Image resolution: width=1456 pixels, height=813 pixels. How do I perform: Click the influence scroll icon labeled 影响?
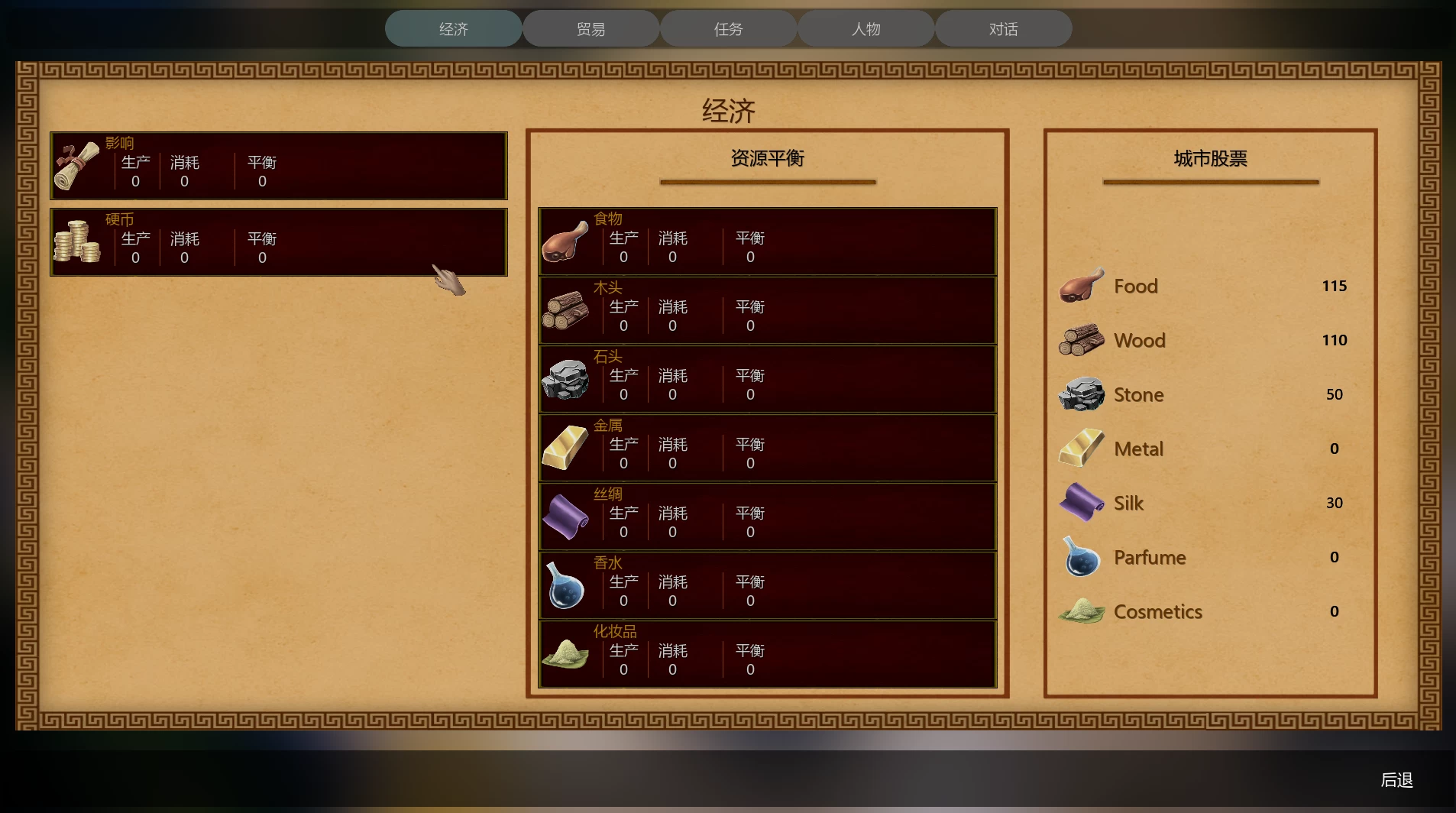76,164
